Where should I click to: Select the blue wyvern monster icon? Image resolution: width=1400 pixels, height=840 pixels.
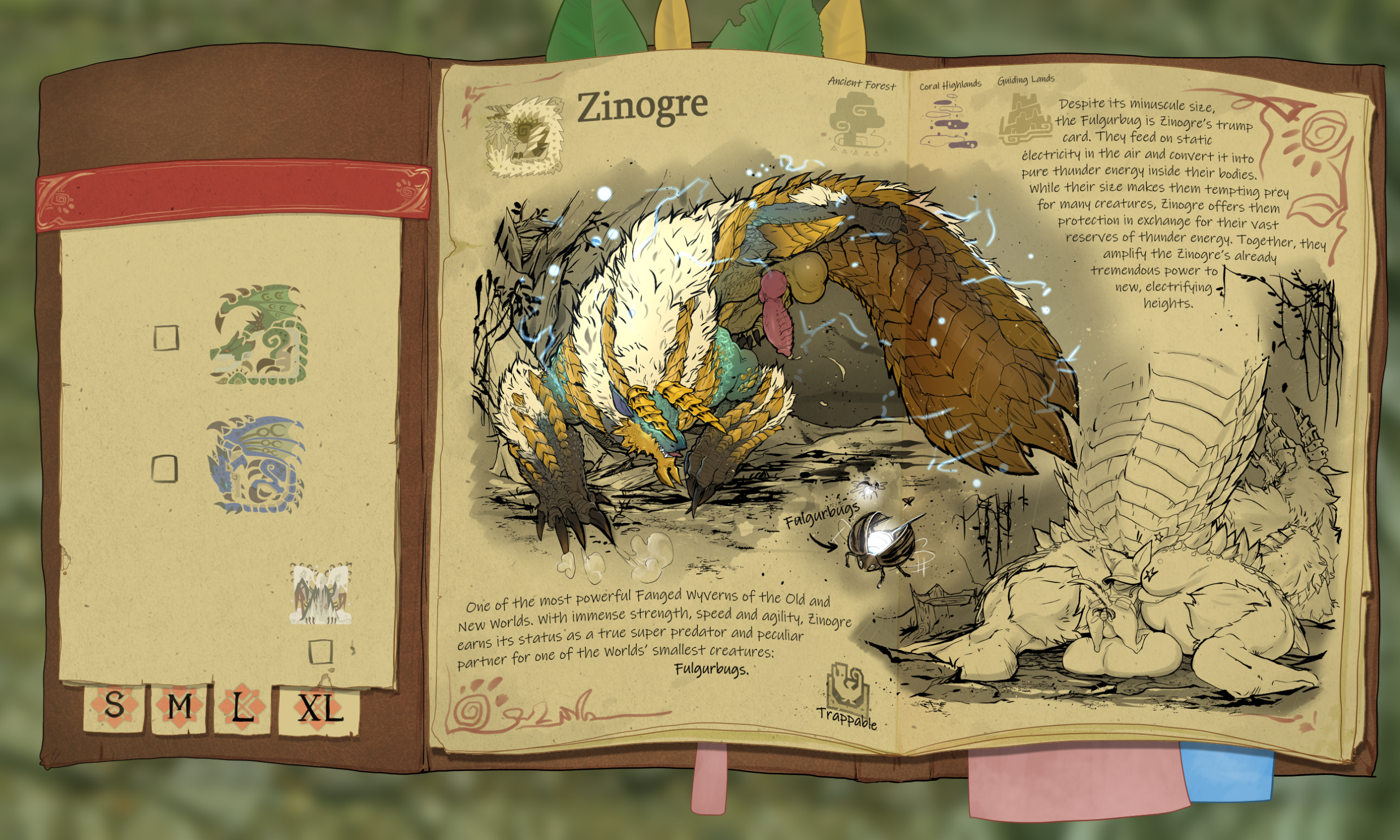pos(255,465)
